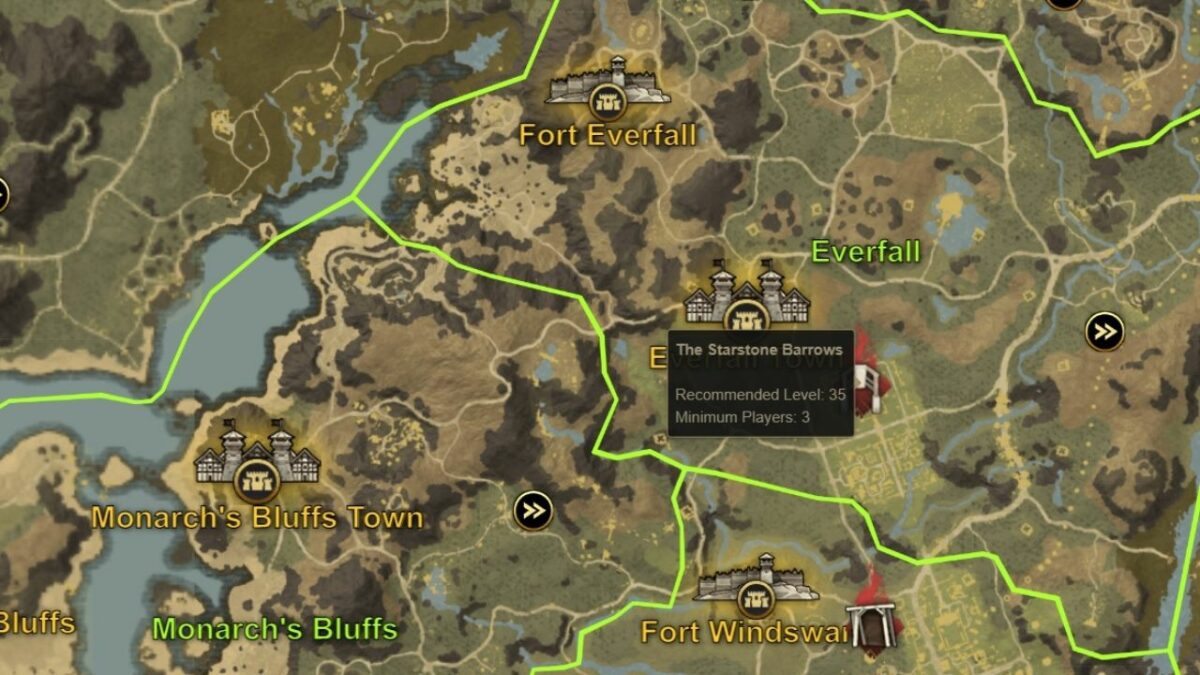The height and width of the screenshot is (675, 1200).
Task: Select the Fort Everfall marker
Action: [x=606, y=84]
